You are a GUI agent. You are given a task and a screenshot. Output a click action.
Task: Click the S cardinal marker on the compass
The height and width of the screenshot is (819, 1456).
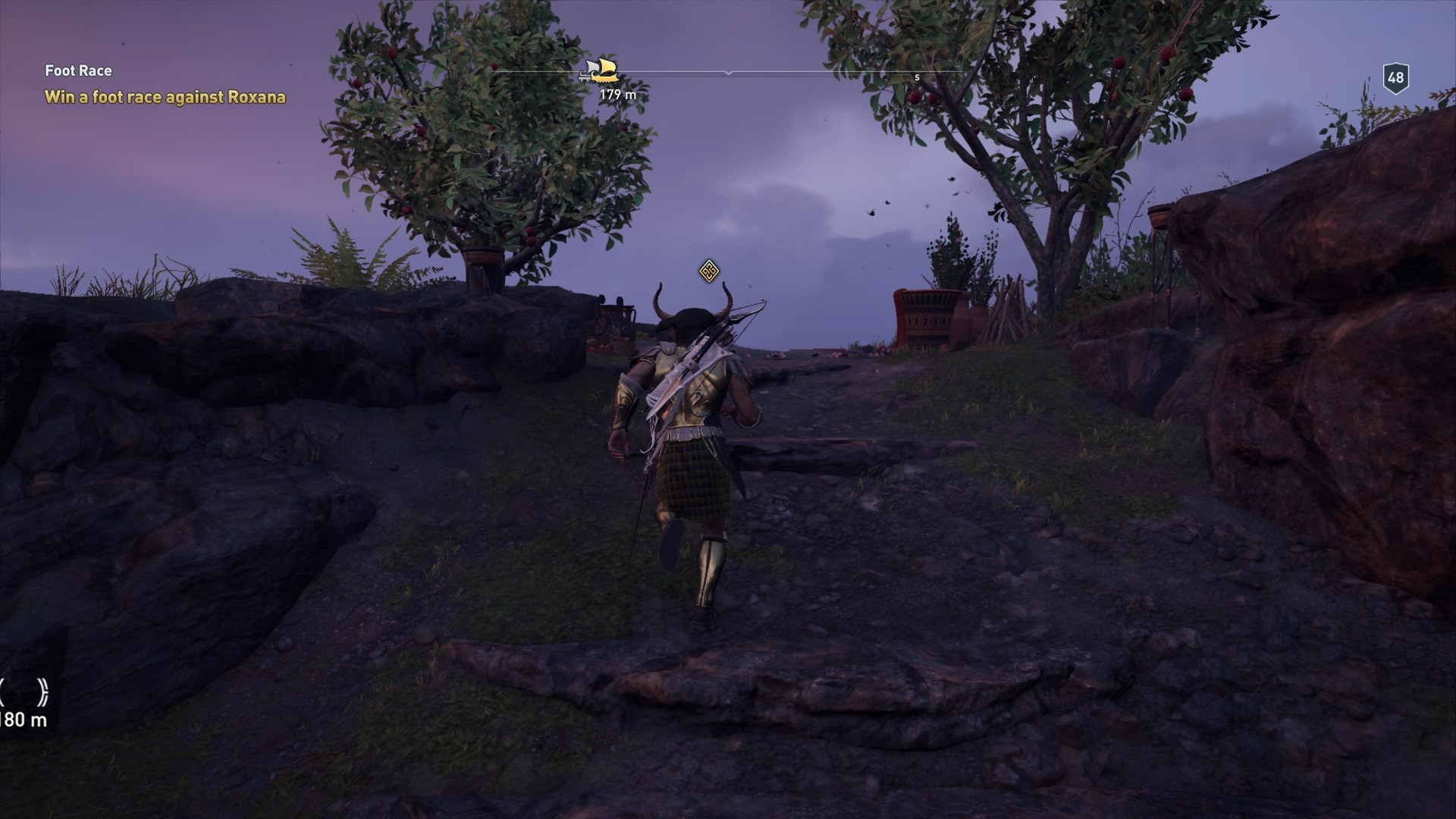click(919, 77)
